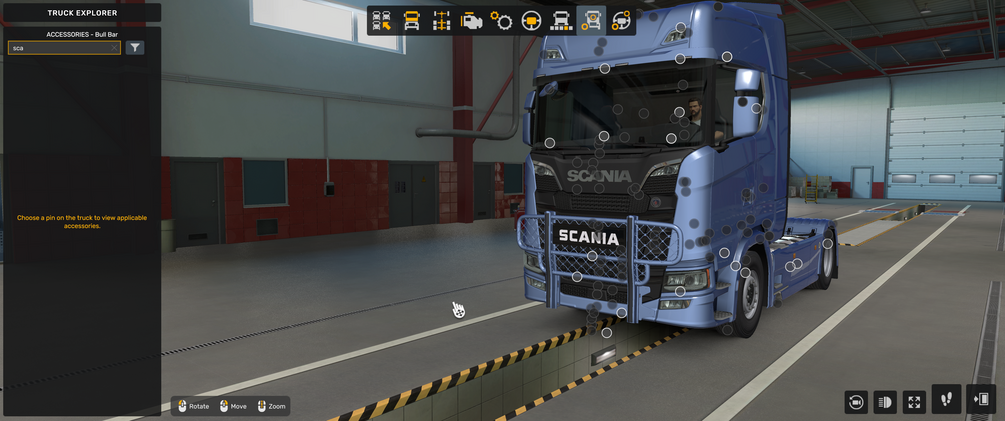Choose the chassis category icon
The image size is (1005, 421).
tap(441, 21)
